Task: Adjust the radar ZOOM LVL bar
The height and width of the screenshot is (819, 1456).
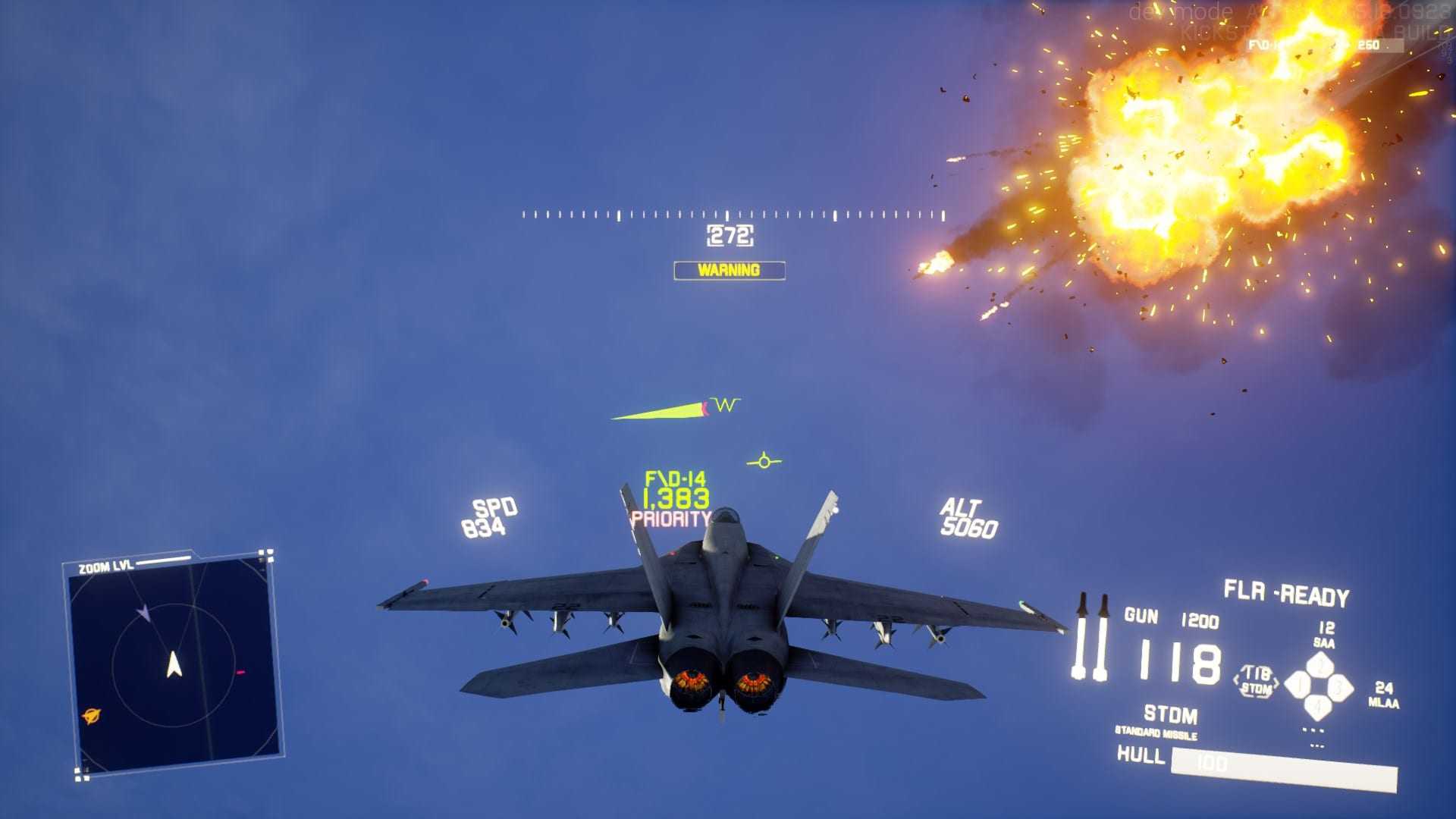Action: point(163,561)
